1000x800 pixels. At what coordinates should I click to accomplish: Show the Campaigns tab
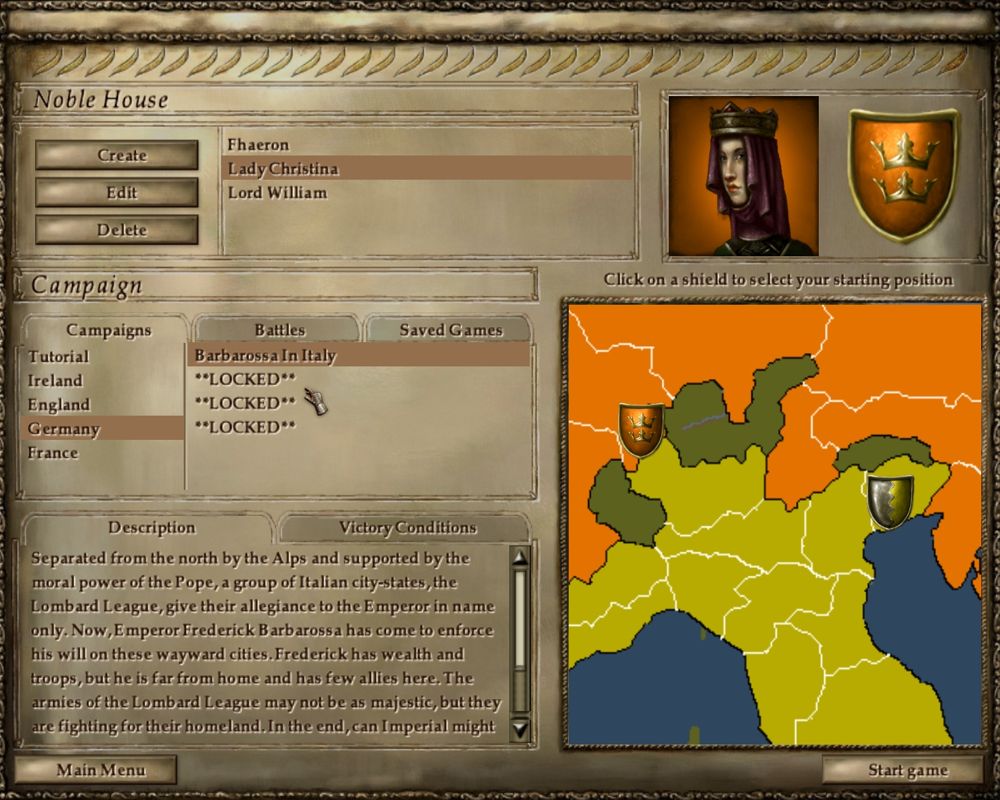pos(108,329)
